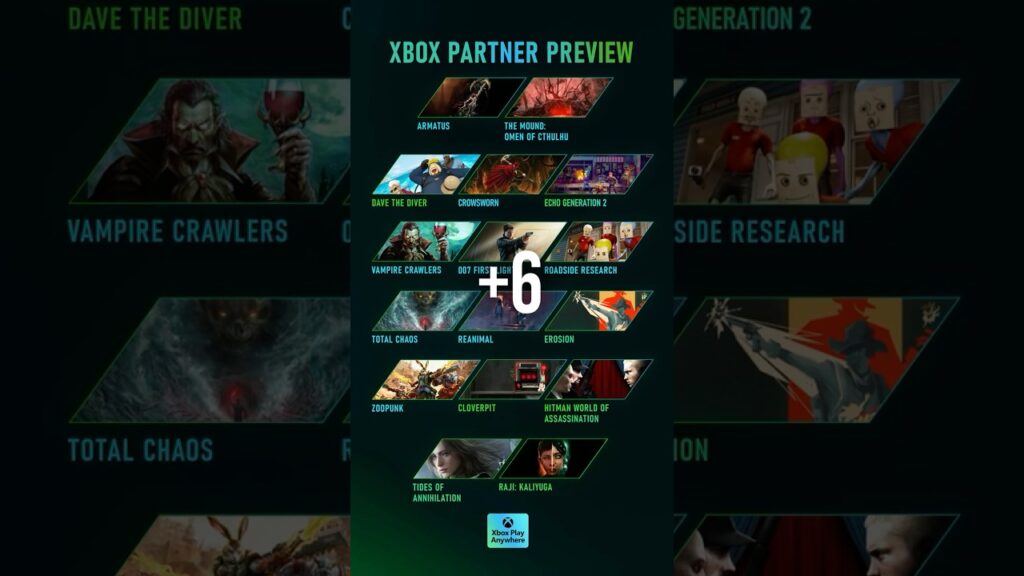The image size is (1024, 576).
Task: Select the Crowsworn game thumbnail
Action: (x=512, y=174)
